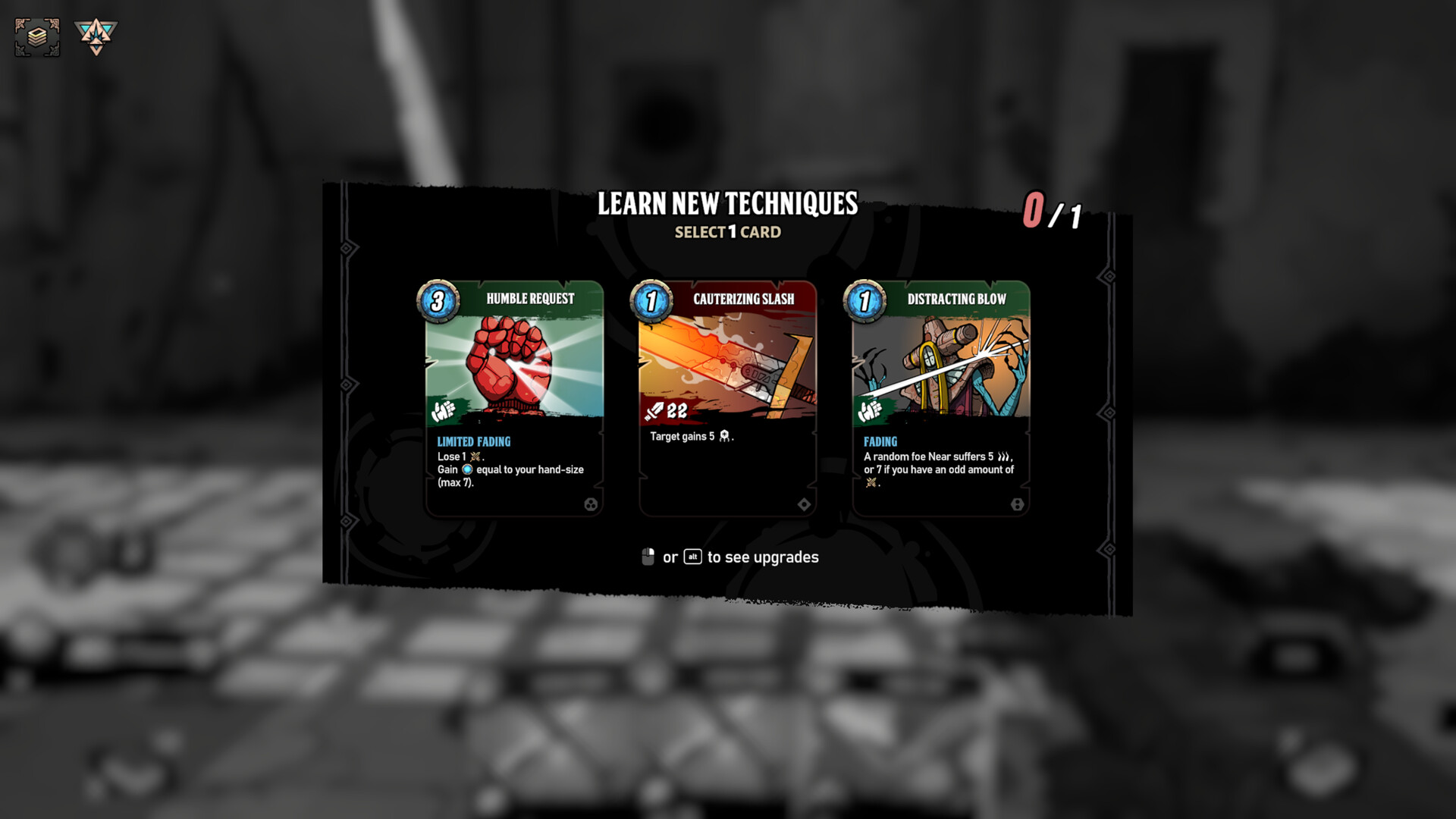Click the SELECT 1 CARD subtitle

pyautogui.click(x=729, y=232)
